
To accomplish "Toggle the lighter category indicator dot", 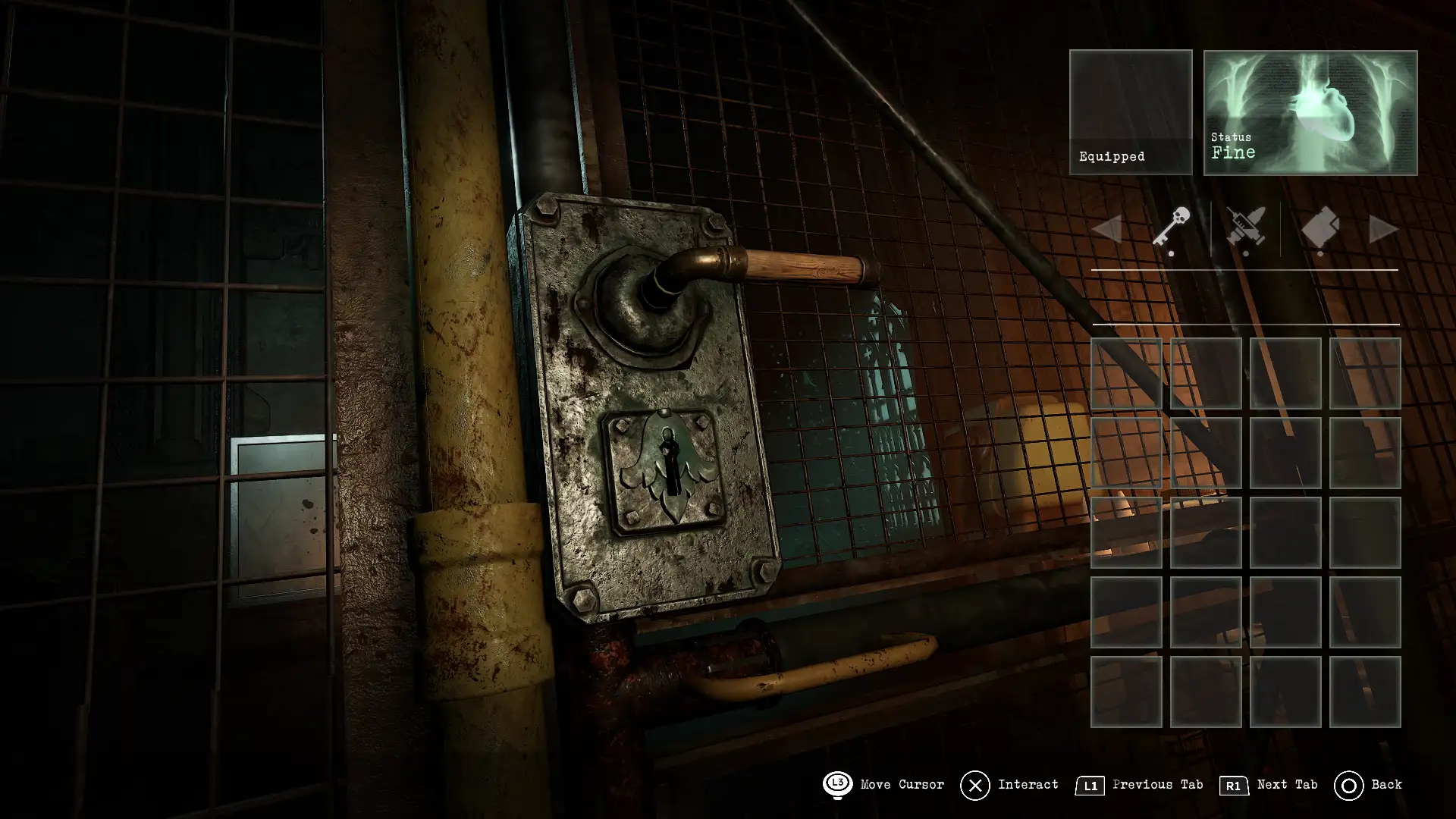I will 1319,253.
